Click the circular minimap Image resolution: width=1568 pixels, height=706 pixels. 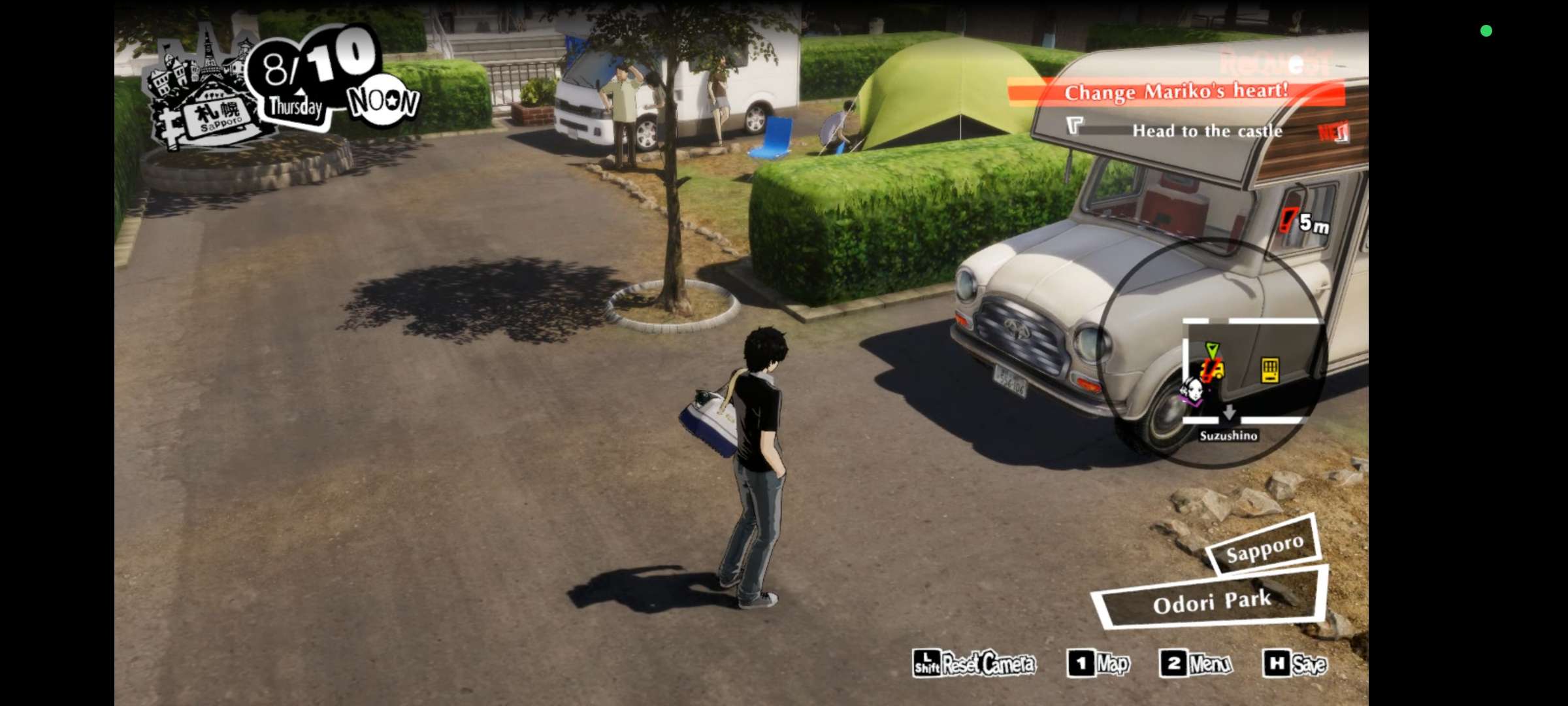tap(1214, 353)
